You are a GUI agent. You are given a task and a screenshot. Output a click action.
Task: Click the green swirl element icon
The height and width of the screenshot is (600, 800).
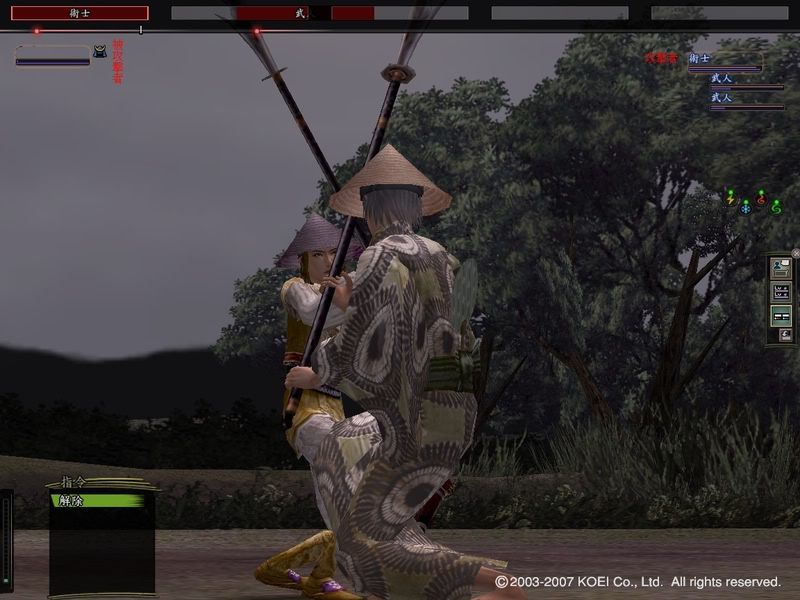(x=776, y=207)
